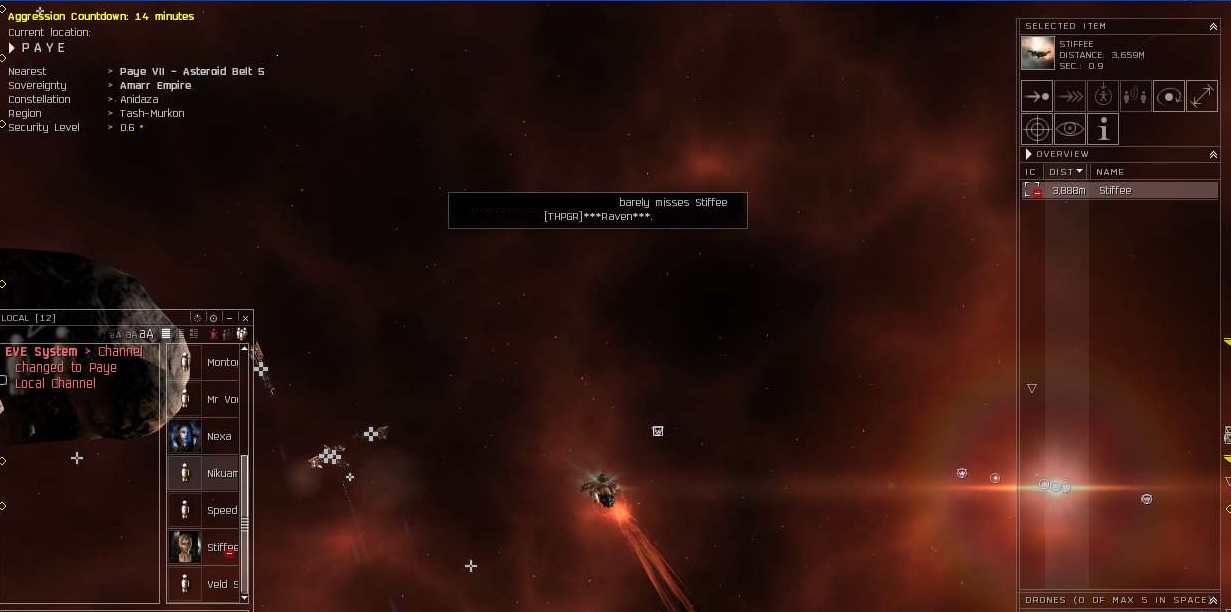Screen dimensions: 1231x612
Task: Choose the Keep at Range arrow icon
Action: [x=1201, y=96]
